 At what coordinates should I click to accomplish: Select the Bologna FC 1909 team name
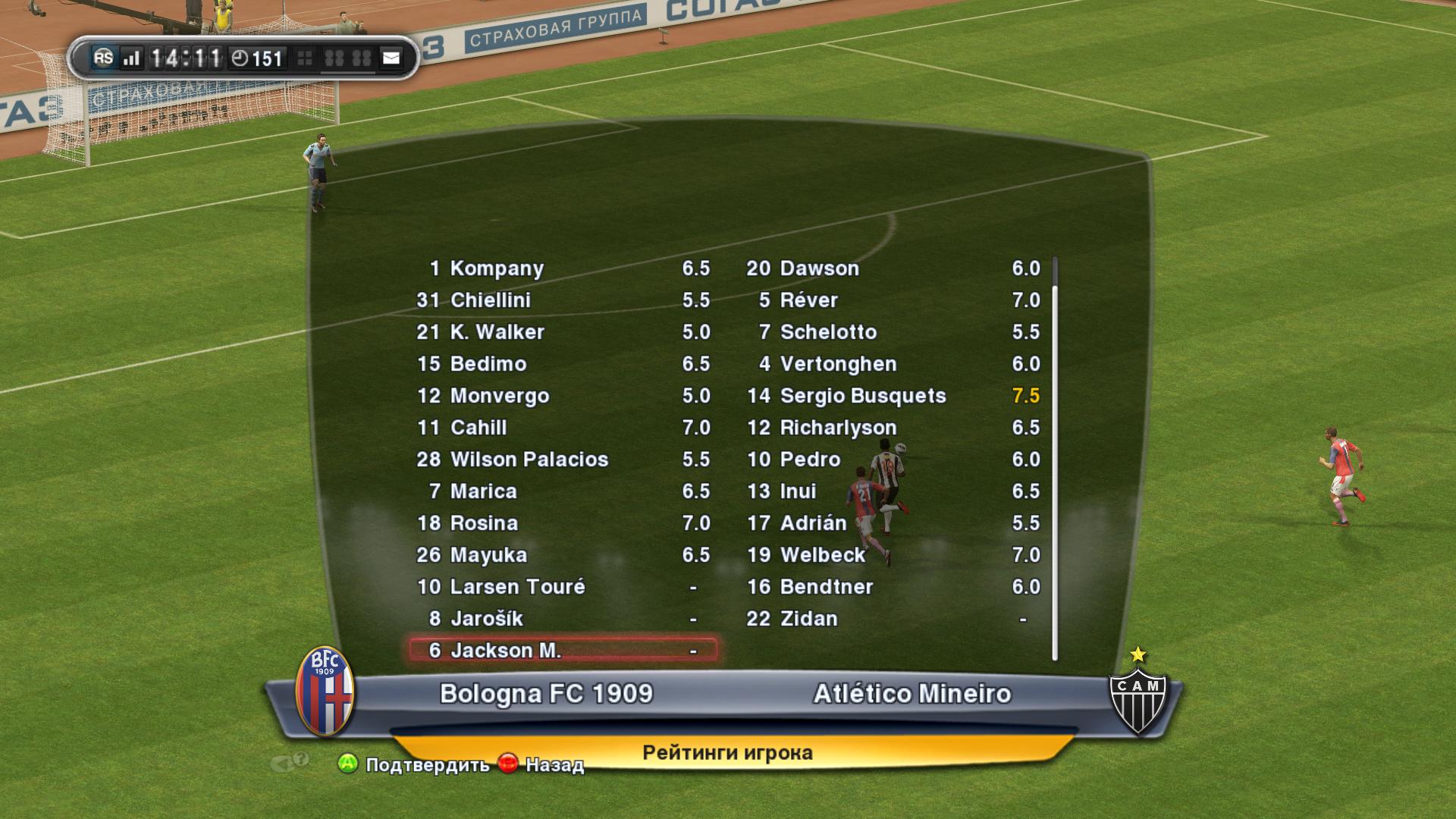pyautogui.click(x=546, y=694)
